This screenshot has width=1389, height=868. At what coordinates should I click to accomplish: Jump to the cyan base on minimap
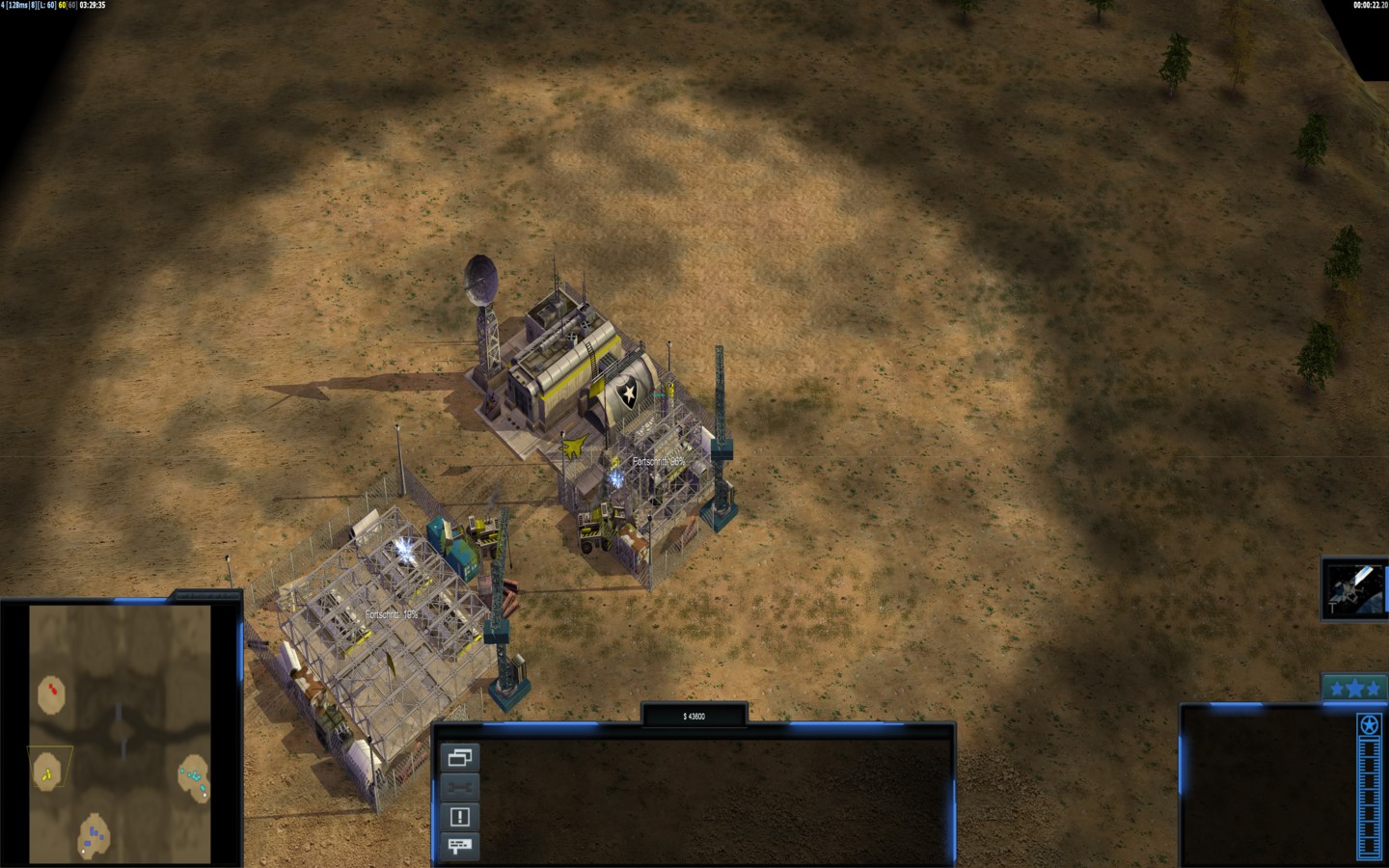[195, 777]
